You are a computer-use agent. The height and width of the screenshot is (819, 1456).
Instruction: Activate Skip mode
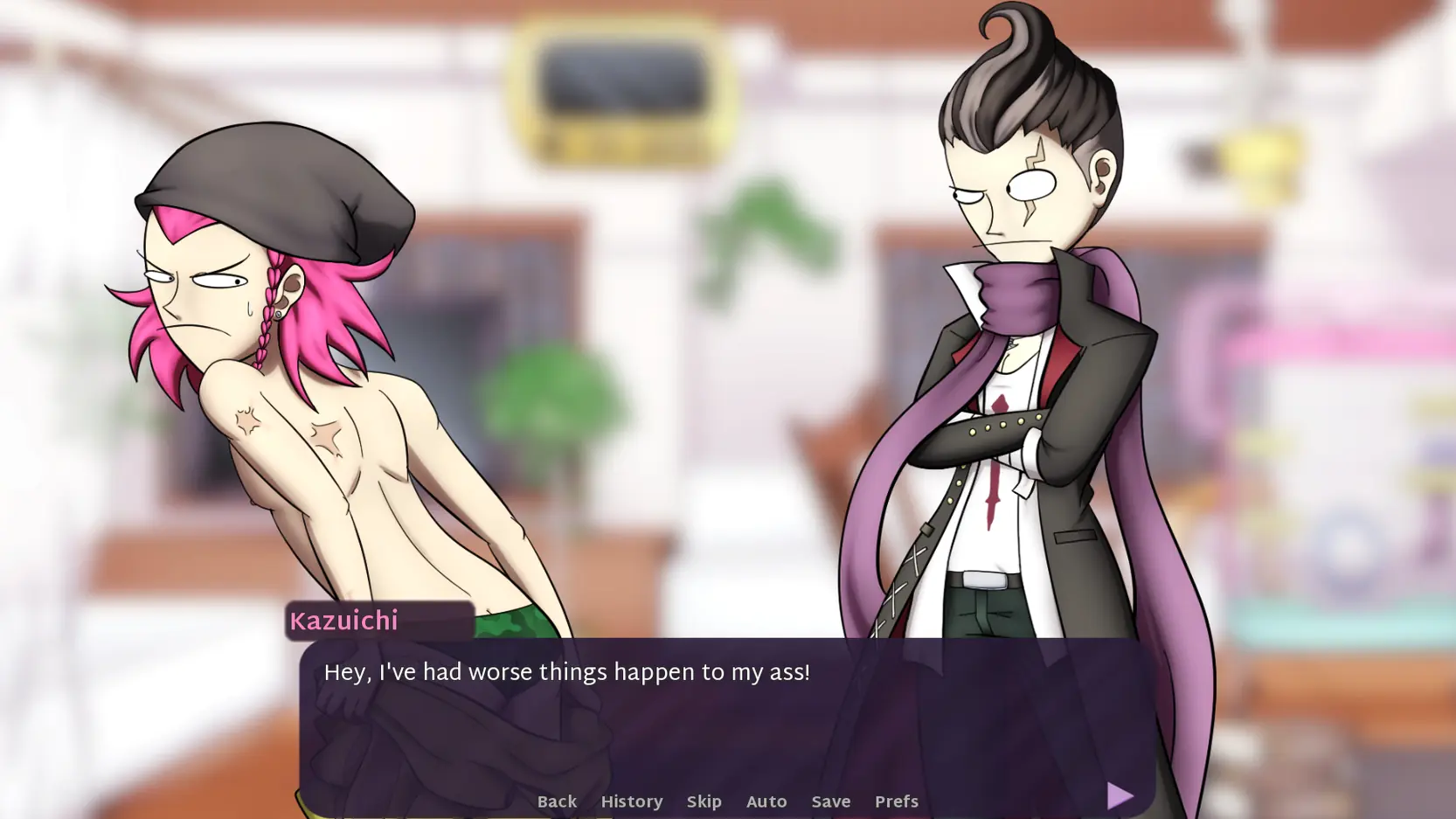pos(704,802)
